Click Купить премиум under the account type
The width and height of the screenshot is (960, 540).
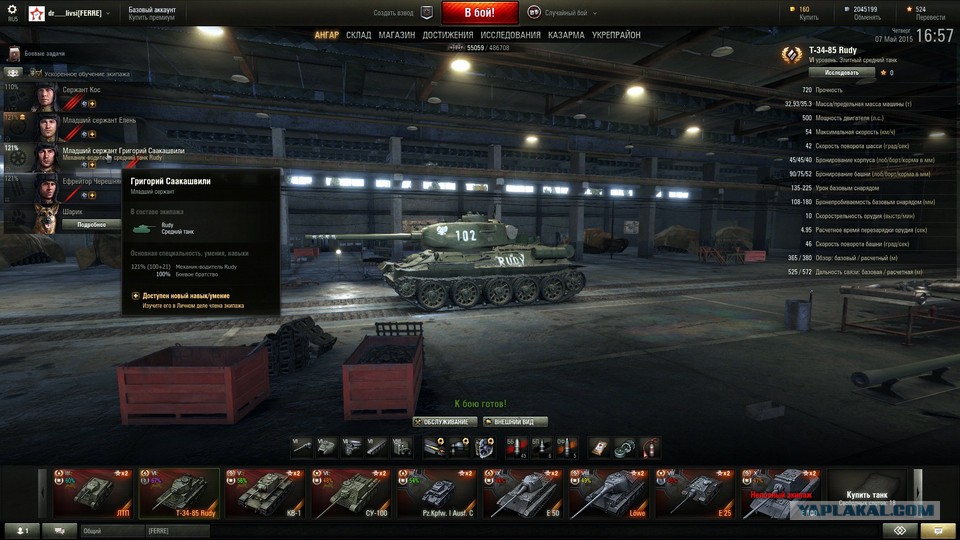point(153,19)
